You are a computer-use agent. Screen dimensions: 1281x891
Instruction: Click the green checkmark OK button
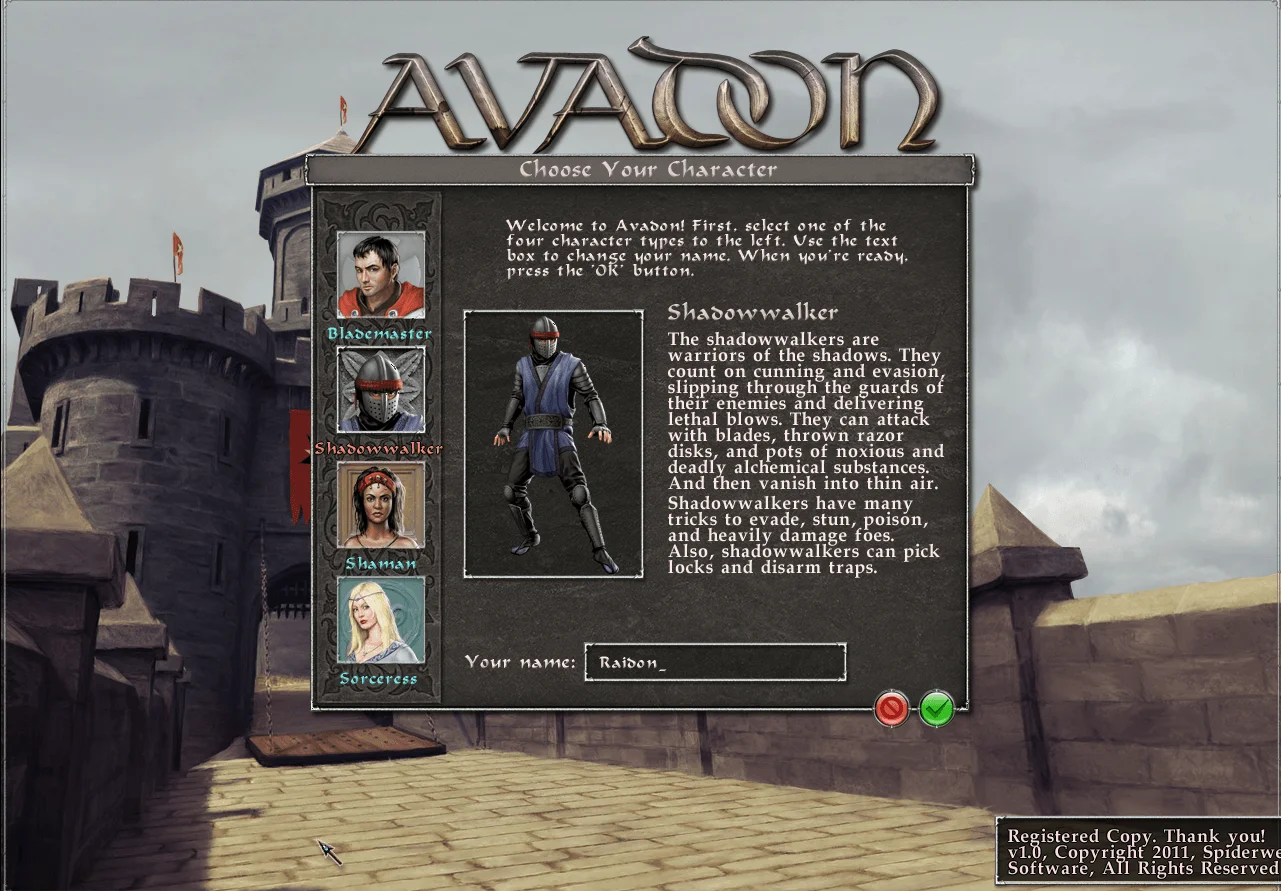[x=935, y=707]
